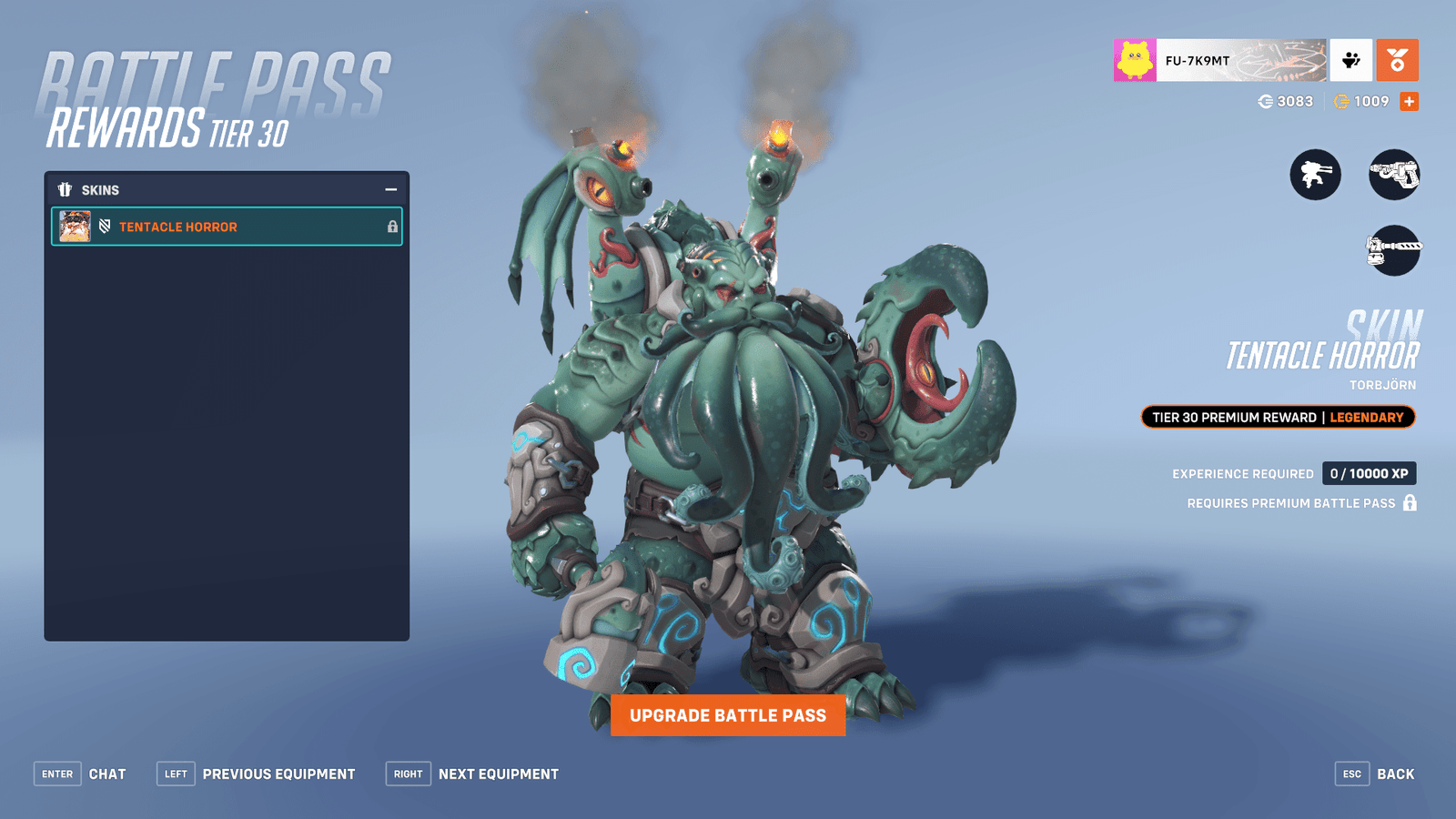Click the Tentacle Horror skin thumbnail
1456x819 pixels.
[x=76, y=227]
